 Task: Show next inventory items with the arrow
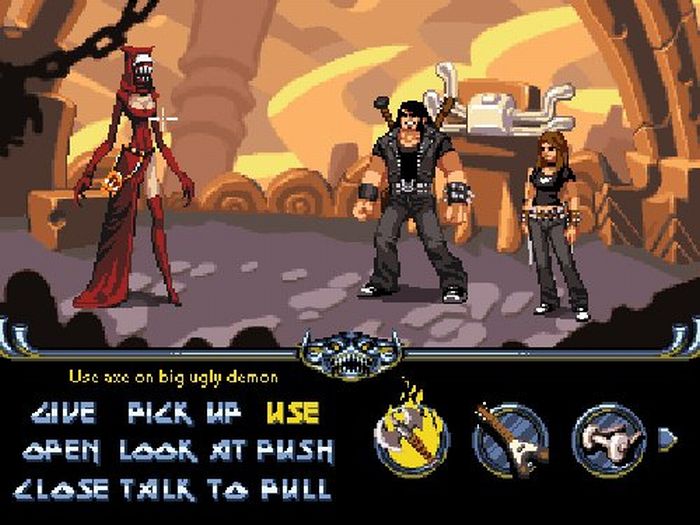[x=666, y=438]
